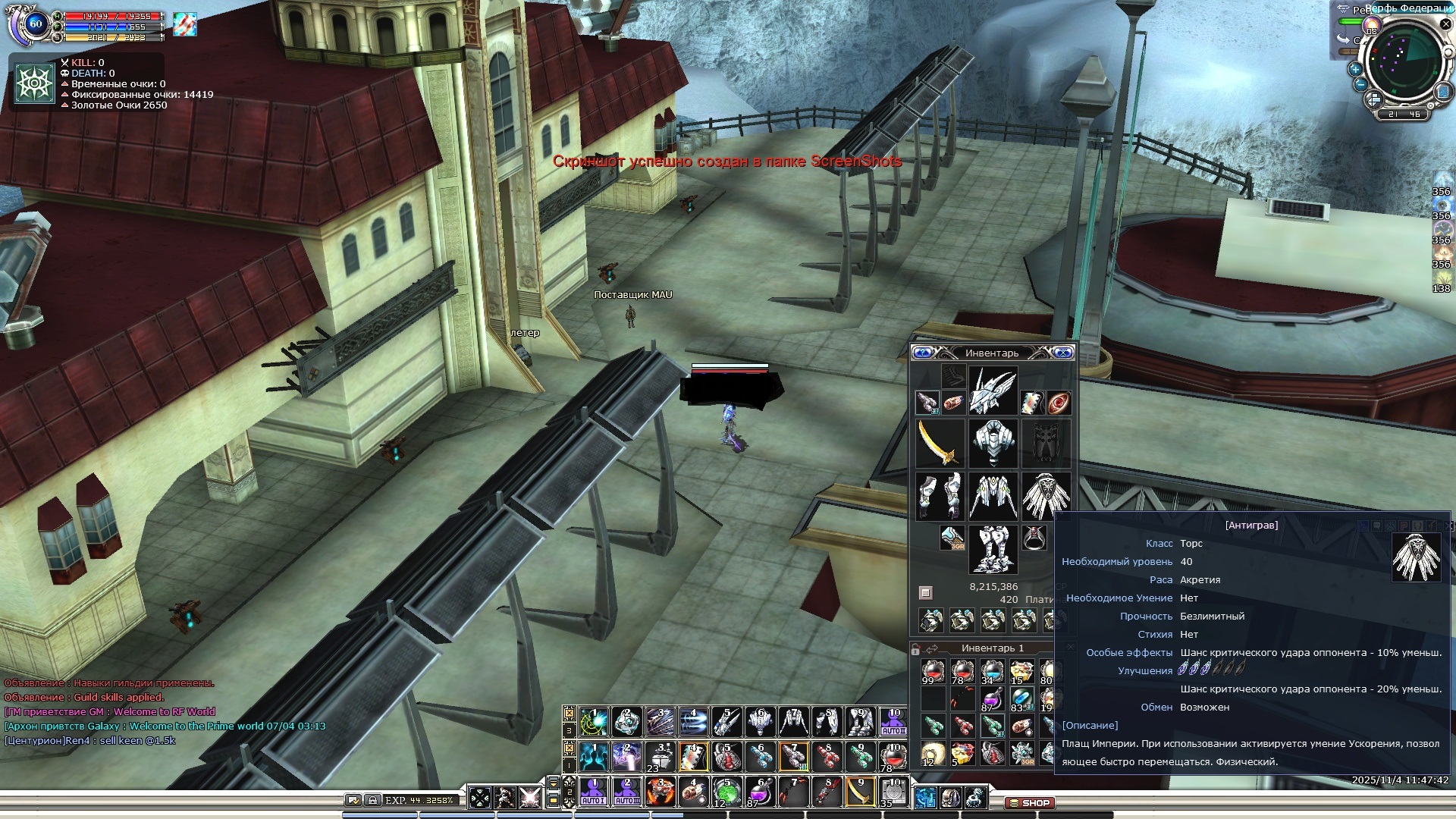Select the equipped white boots slot

(993, 549)
